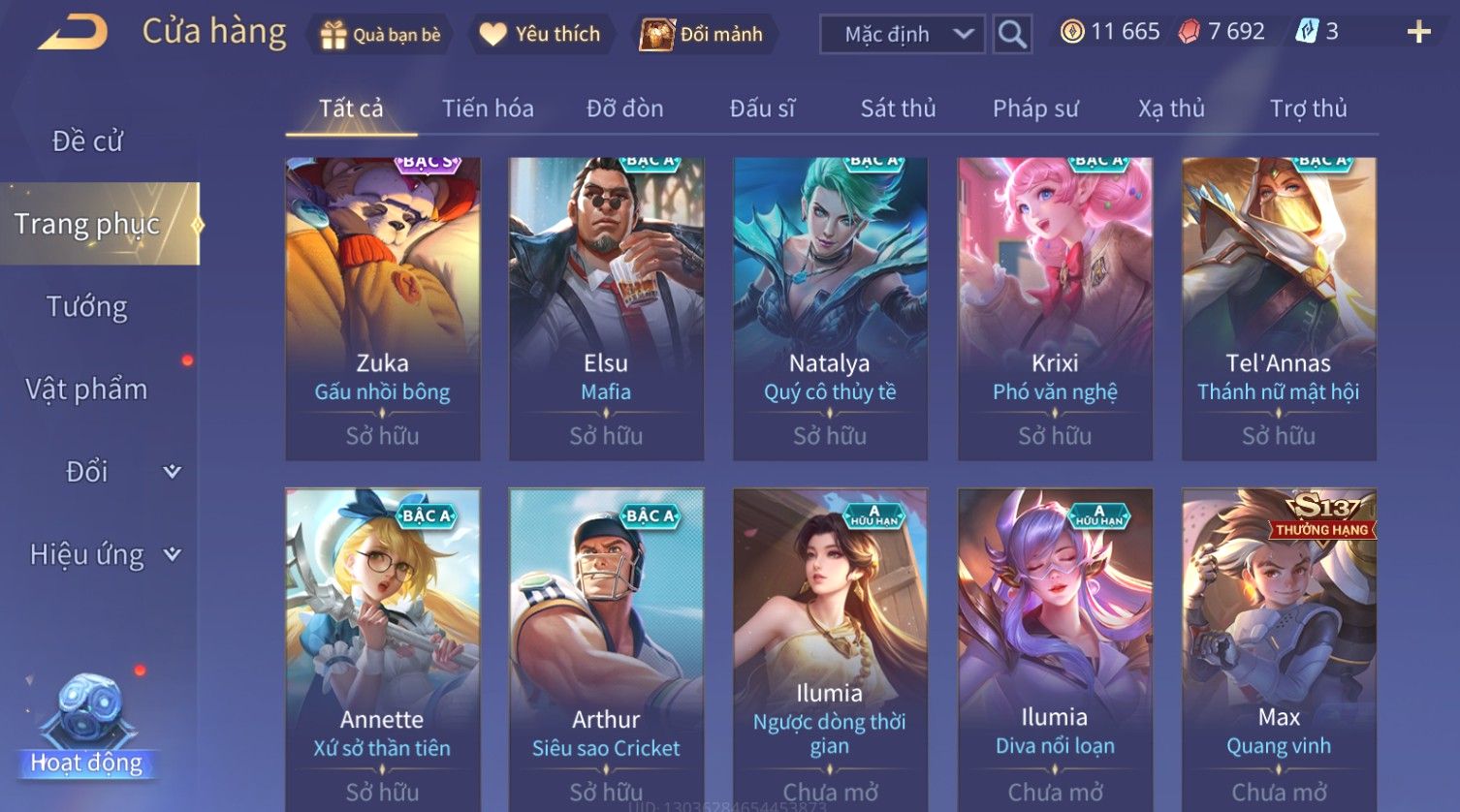This screenshot has width=1460, height=812.
Task: Add currency with the plus button
Action: 1418,33
